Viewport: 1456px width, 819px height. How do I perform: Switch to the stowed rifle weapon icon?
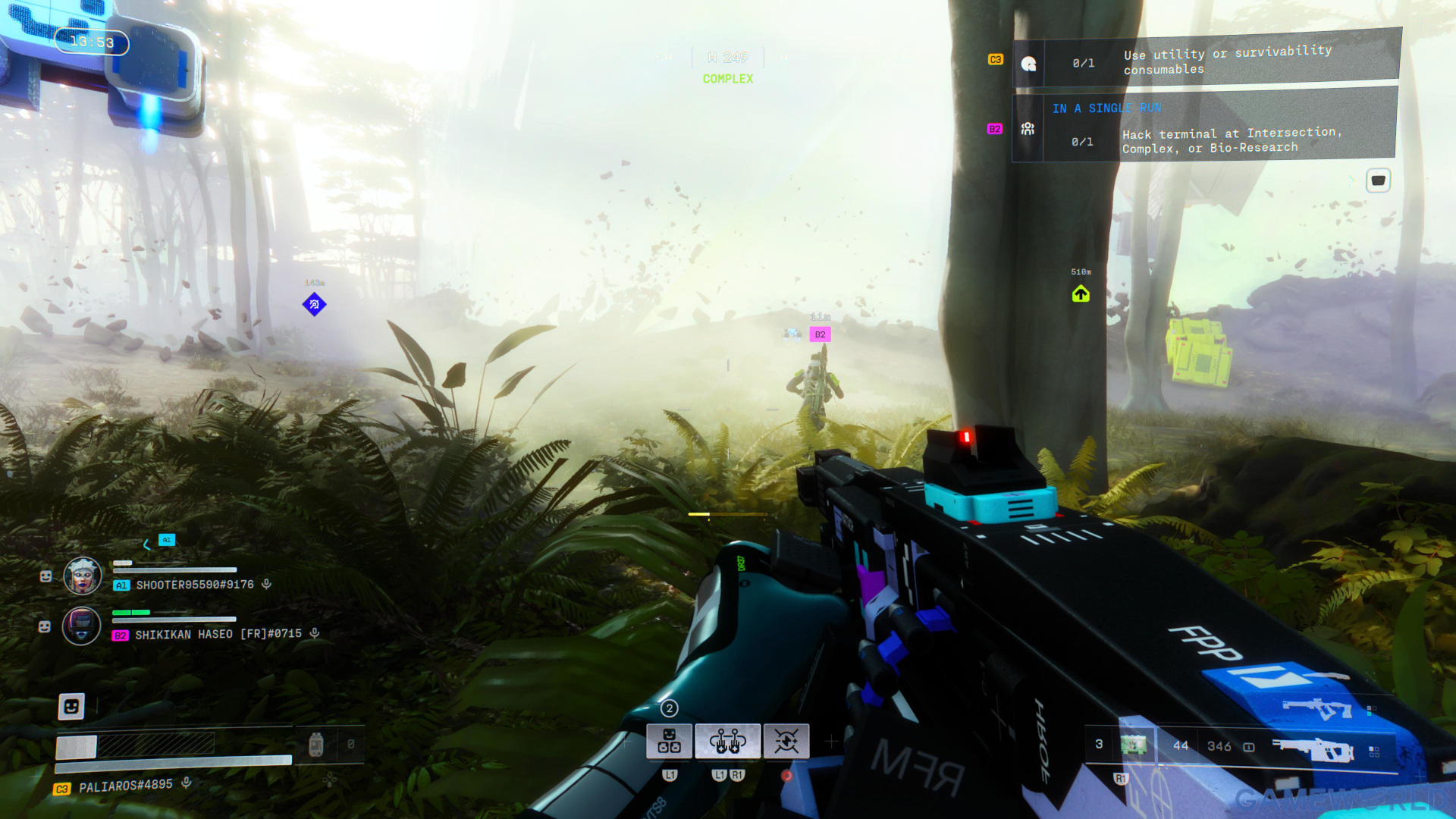coord(1317,708)
